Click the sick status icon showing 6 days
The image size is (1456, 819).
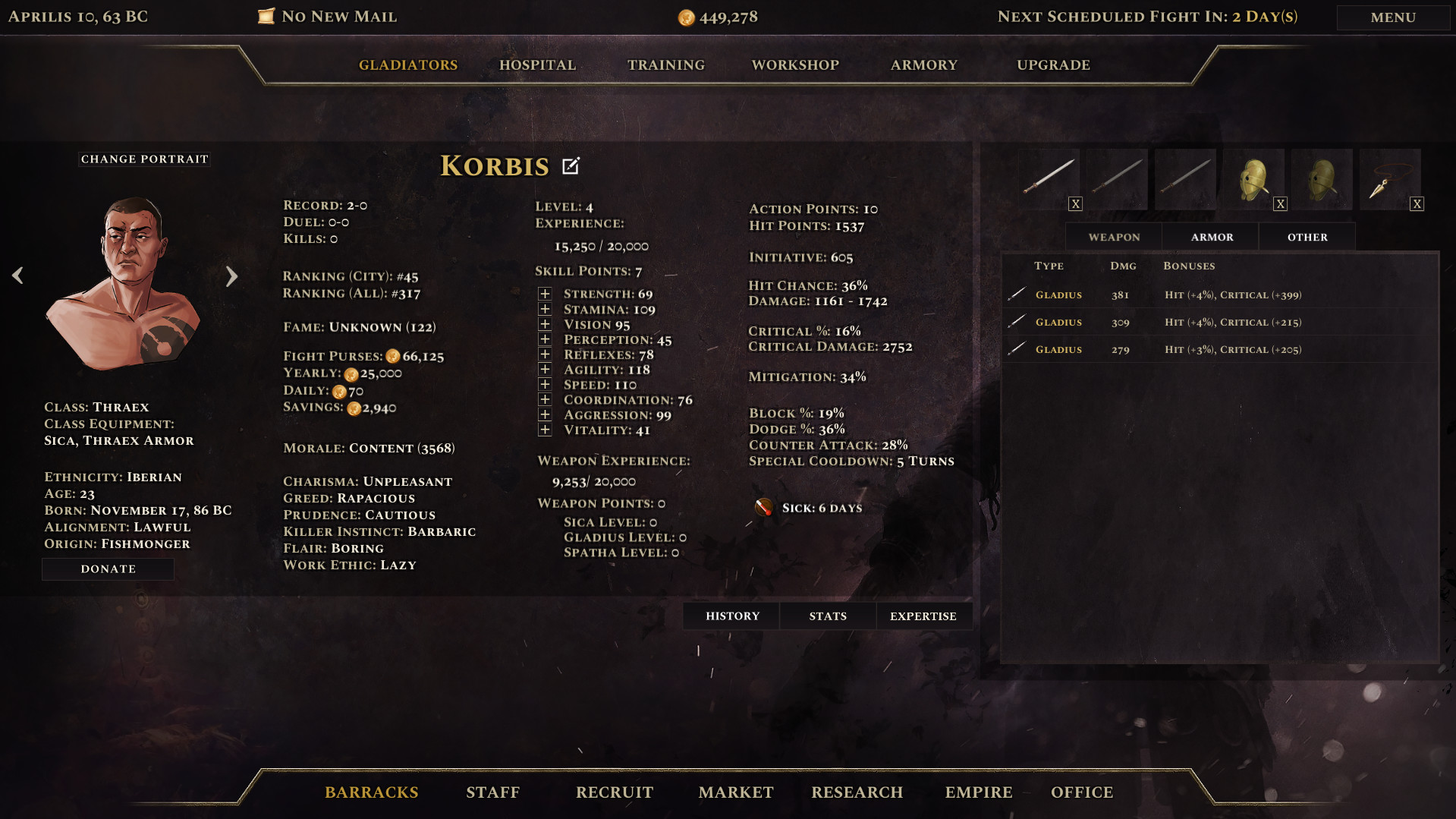click(763, 507)
